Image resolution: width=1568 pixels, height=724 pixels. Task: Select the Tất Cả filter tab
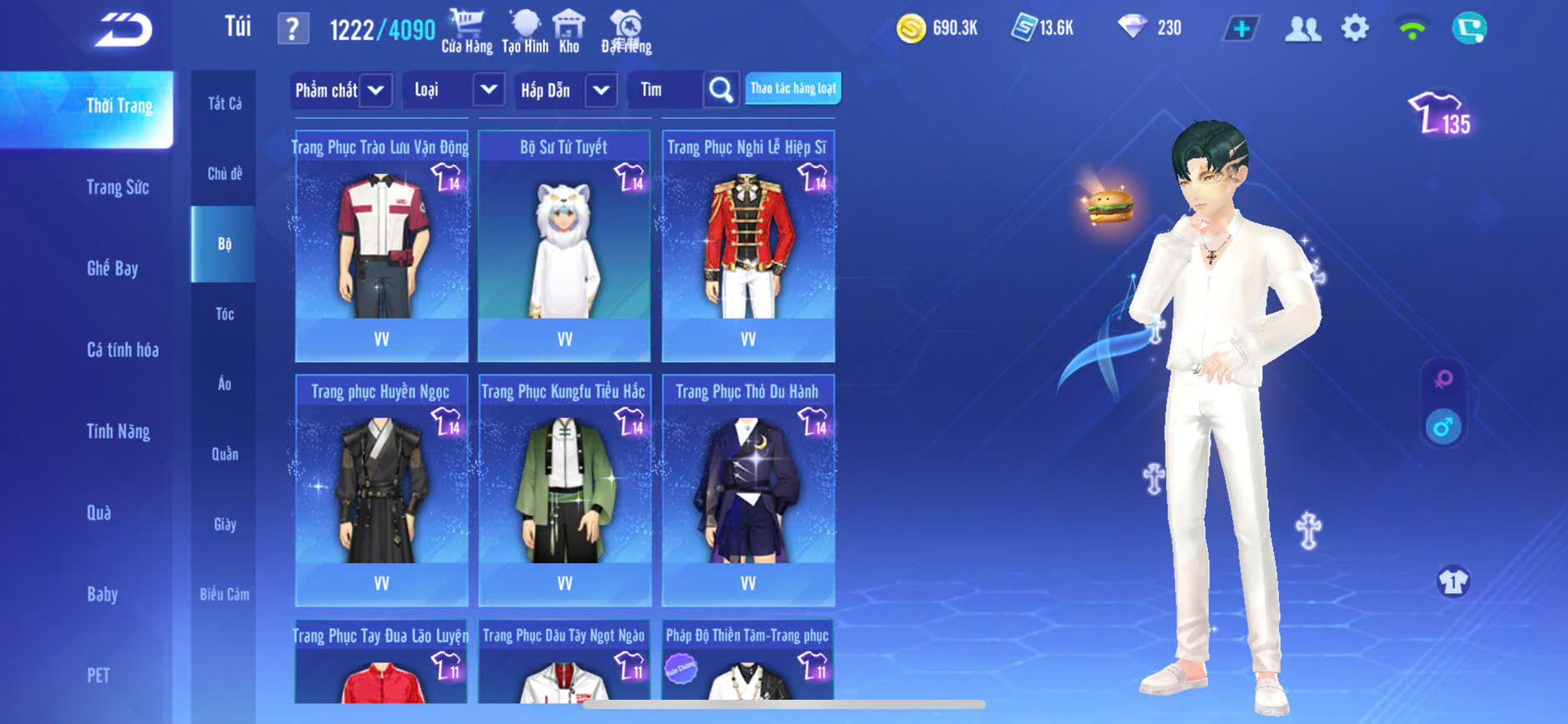pos(224,104)
